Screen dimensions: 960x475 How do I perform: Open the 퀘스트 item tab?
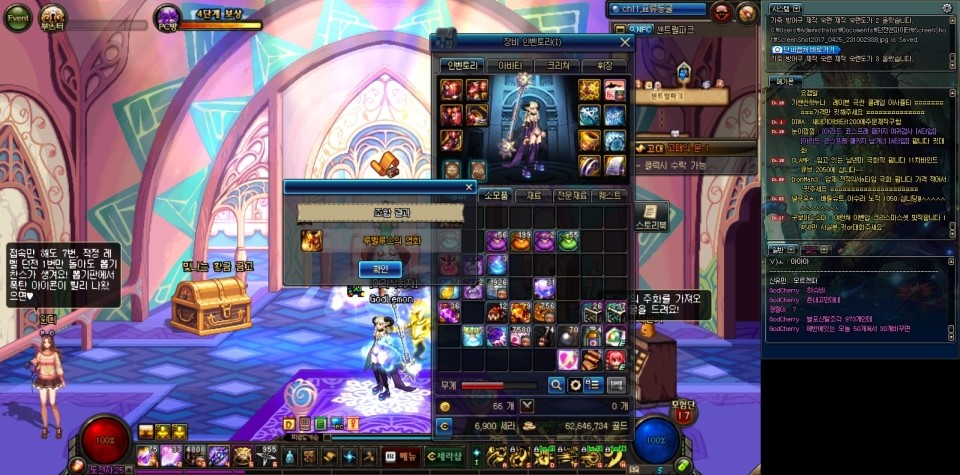click(613, 195)
